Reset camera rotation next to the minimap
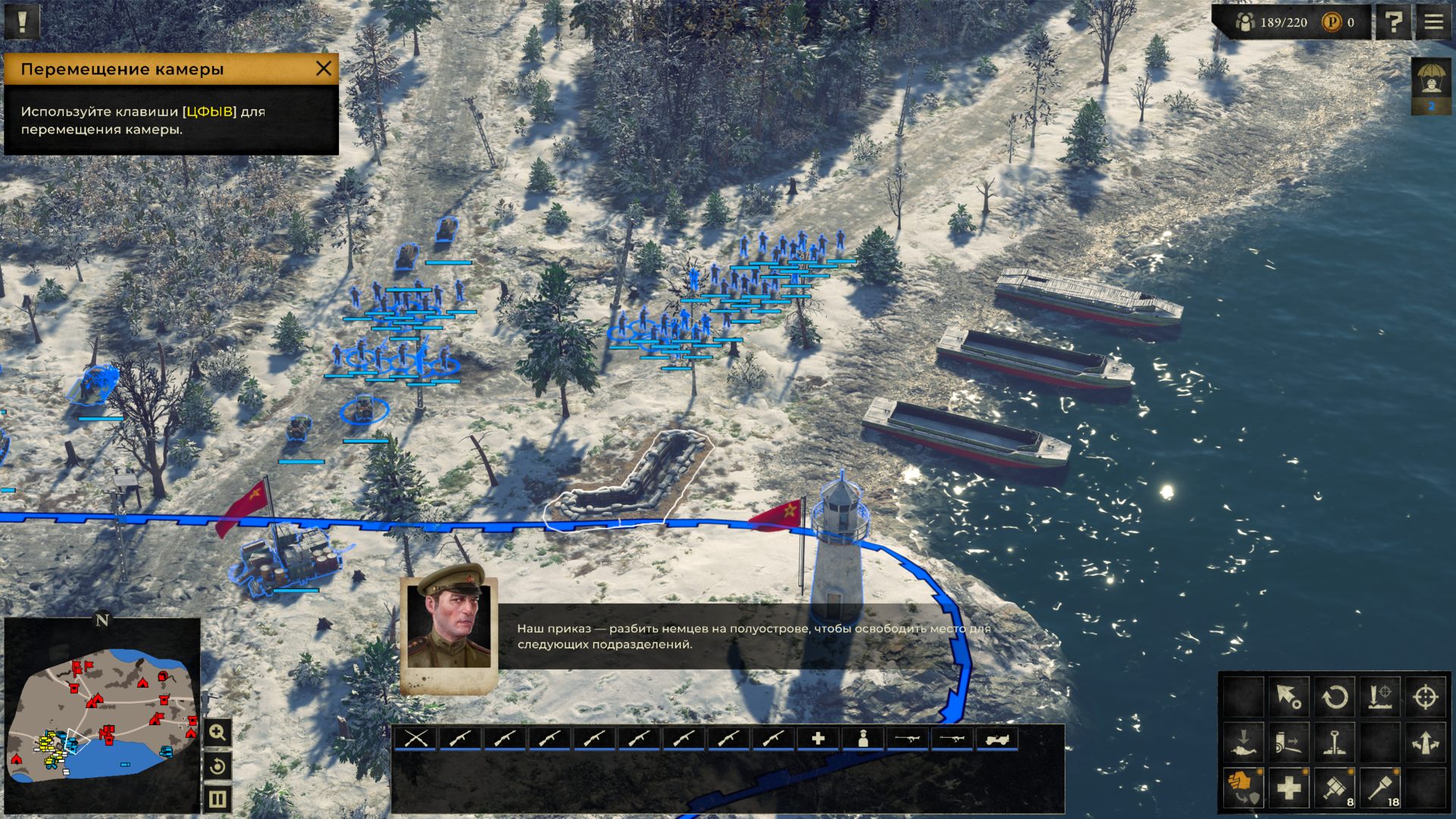The image size is (1456, 819). [x=218, y=767]
